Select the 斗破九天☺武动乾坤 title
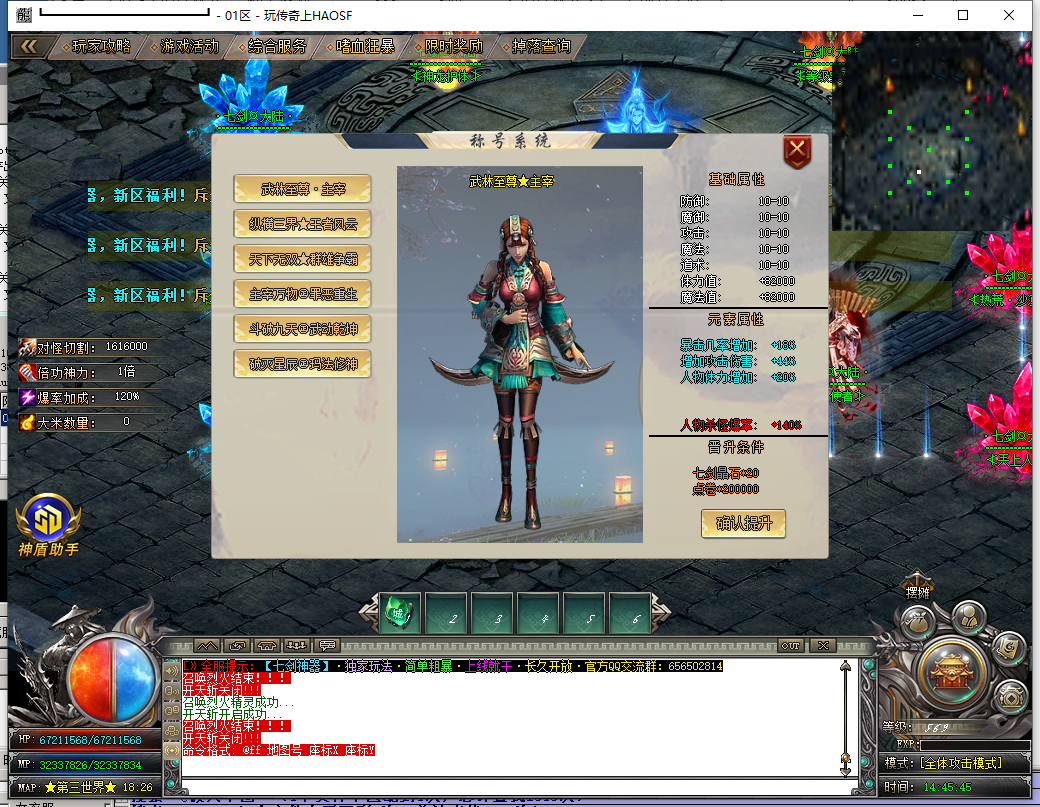Image resolution: width=1040 pixels, height=807 pixels. (302, 328)
